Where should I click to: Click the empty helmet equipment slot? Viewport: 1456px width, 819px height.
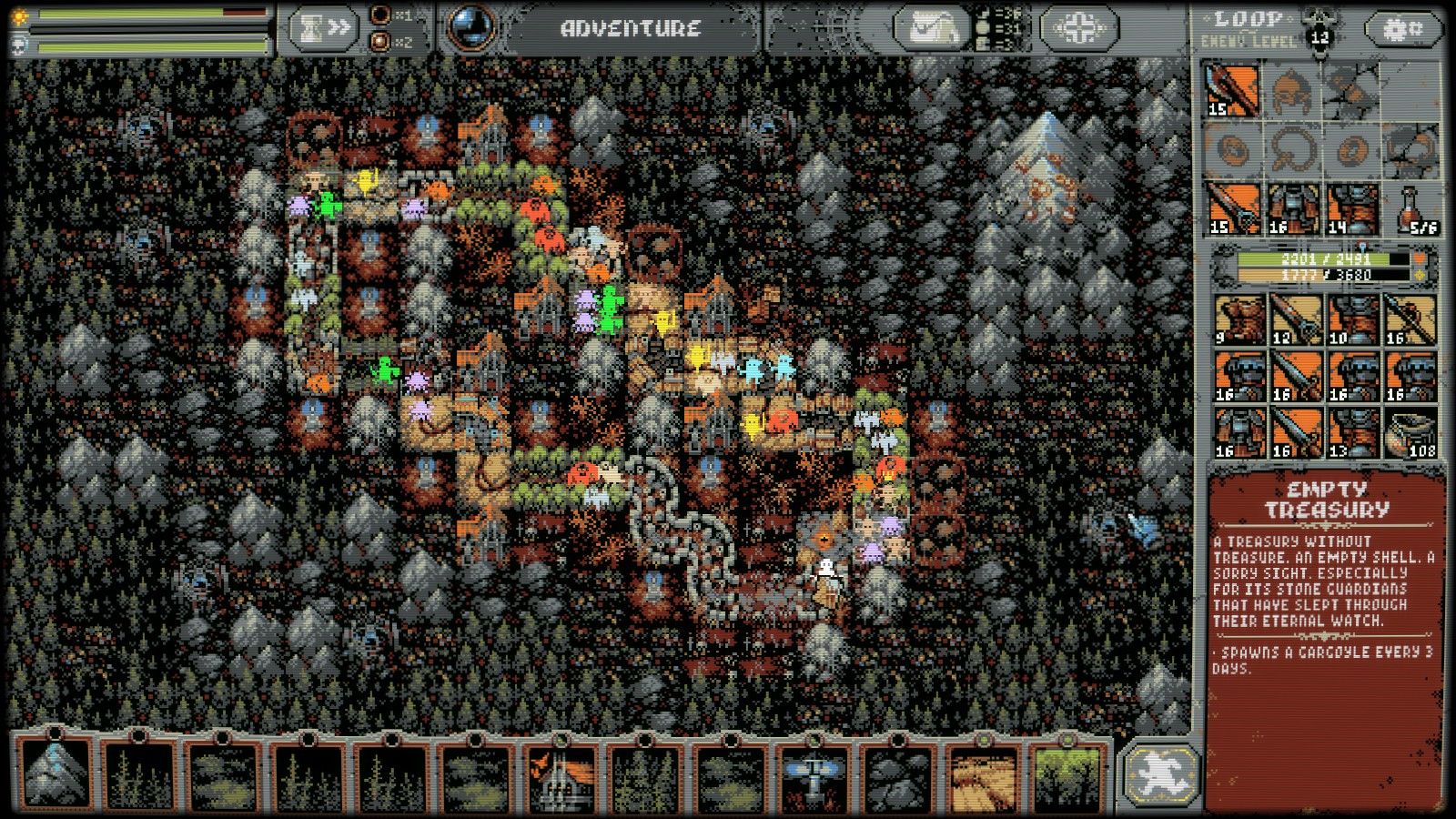(1291, 91)
